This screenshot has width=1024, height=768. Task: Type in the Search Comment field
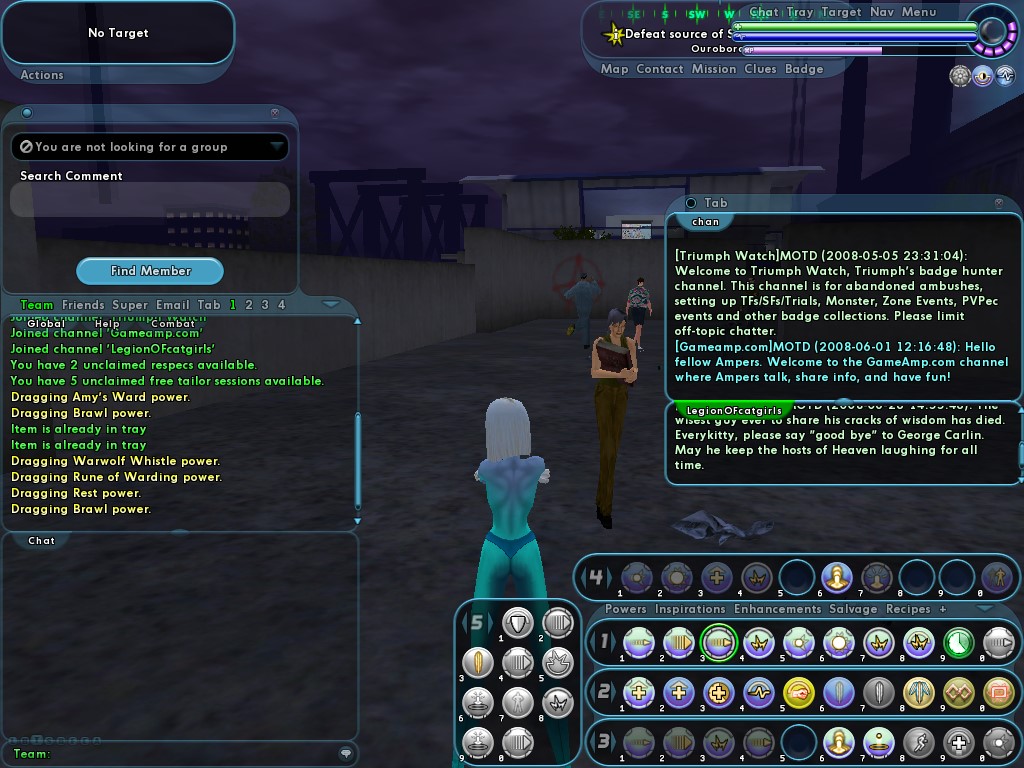coord(150,200)
